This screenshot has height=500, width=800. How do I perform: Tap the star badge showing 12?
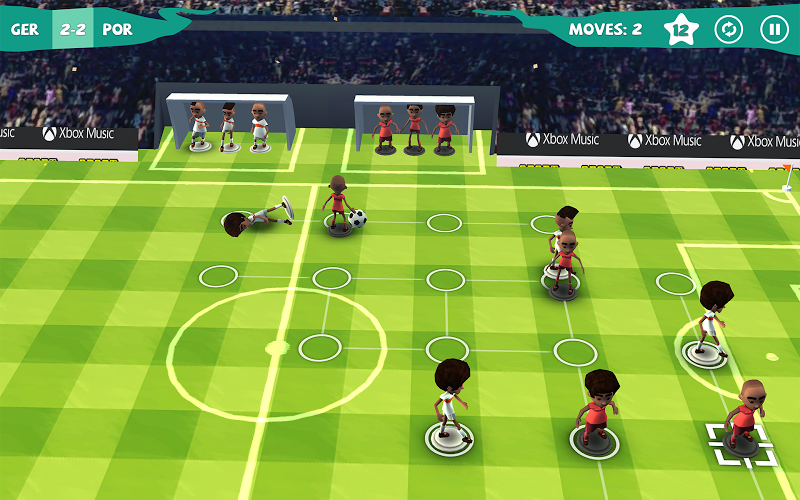click(682, 29)
